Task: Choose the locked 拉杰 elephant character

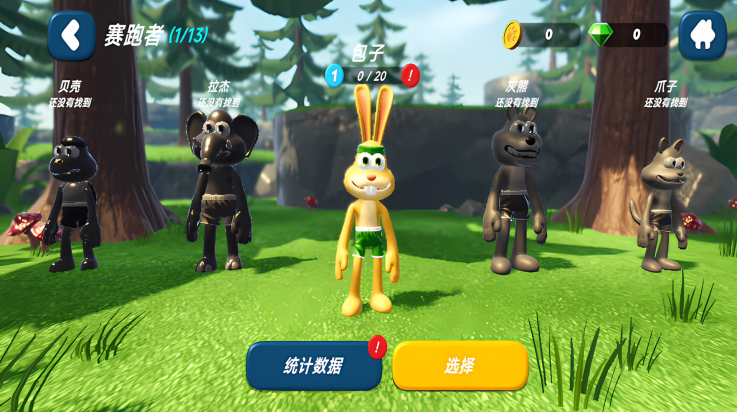Action: 218,190
